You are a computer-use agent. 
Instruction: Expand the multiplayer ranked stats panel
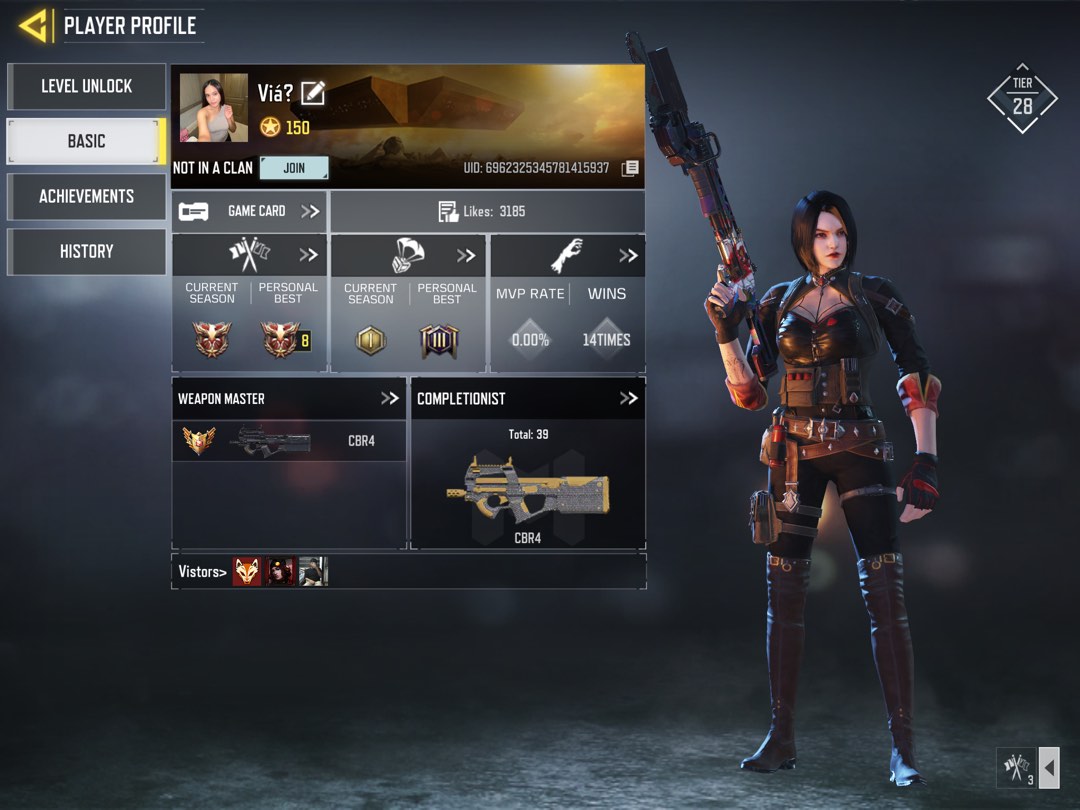pos(308,255)
